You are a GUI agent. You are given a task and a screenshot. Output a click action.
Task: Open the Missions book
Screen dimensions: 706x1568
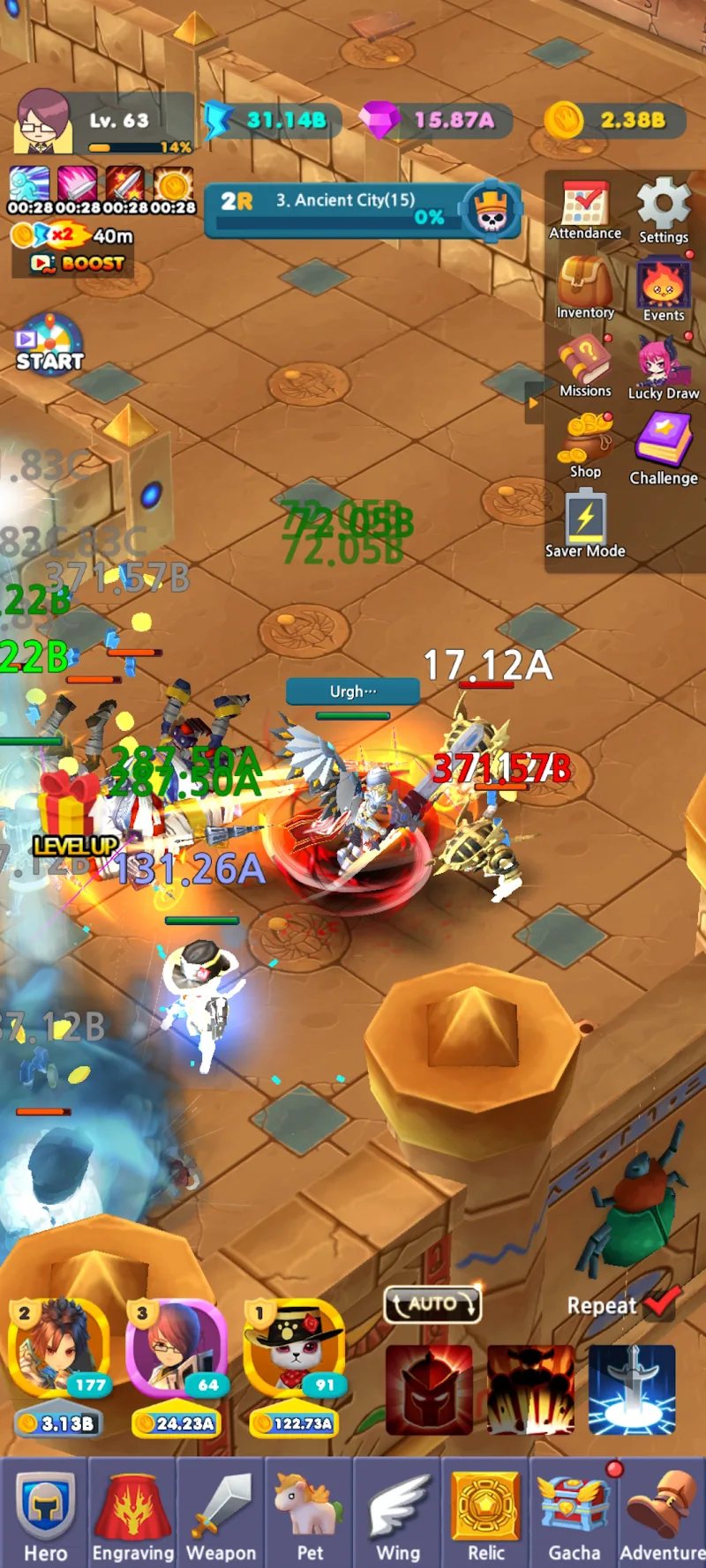(x=585, y=365)
